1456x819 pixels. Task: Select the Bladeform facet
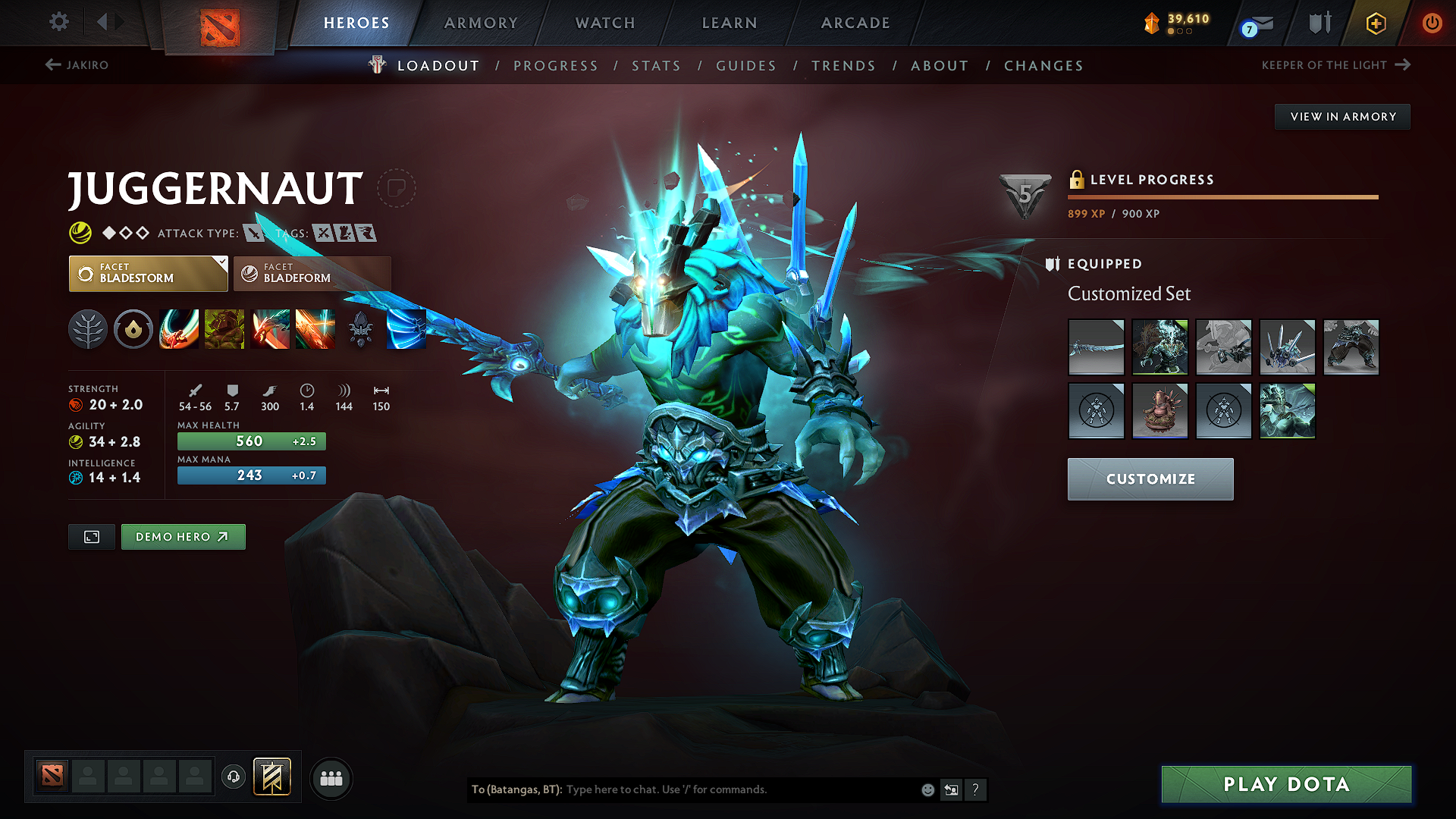tap(312, 273)
